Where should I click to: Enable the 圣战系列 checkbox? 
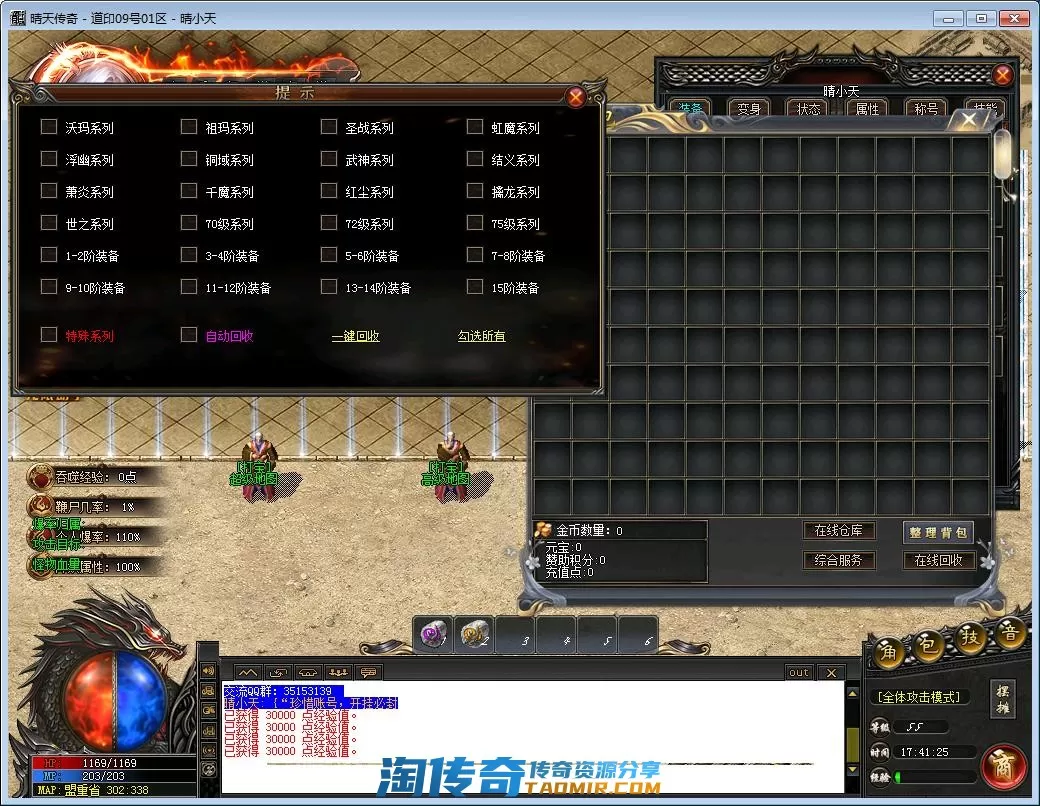tap(329, 127)
